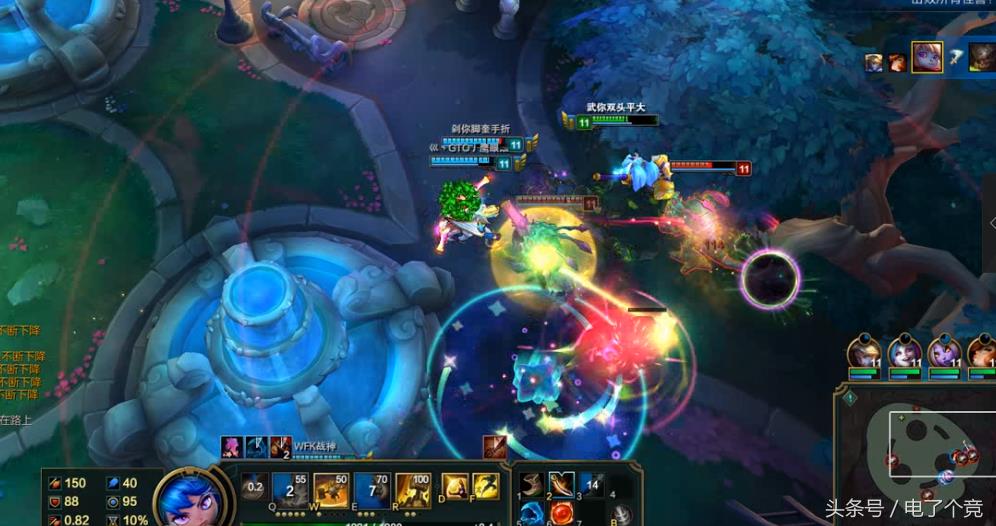Select the blue-haired ally portrait above minimap
Viewport: 996px width, 526px height.
coord(904,353)
